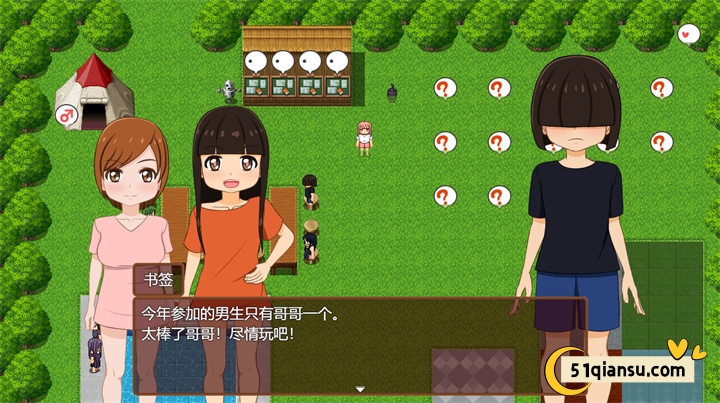Advance the dialogue message box text

(x=360, y=330)
